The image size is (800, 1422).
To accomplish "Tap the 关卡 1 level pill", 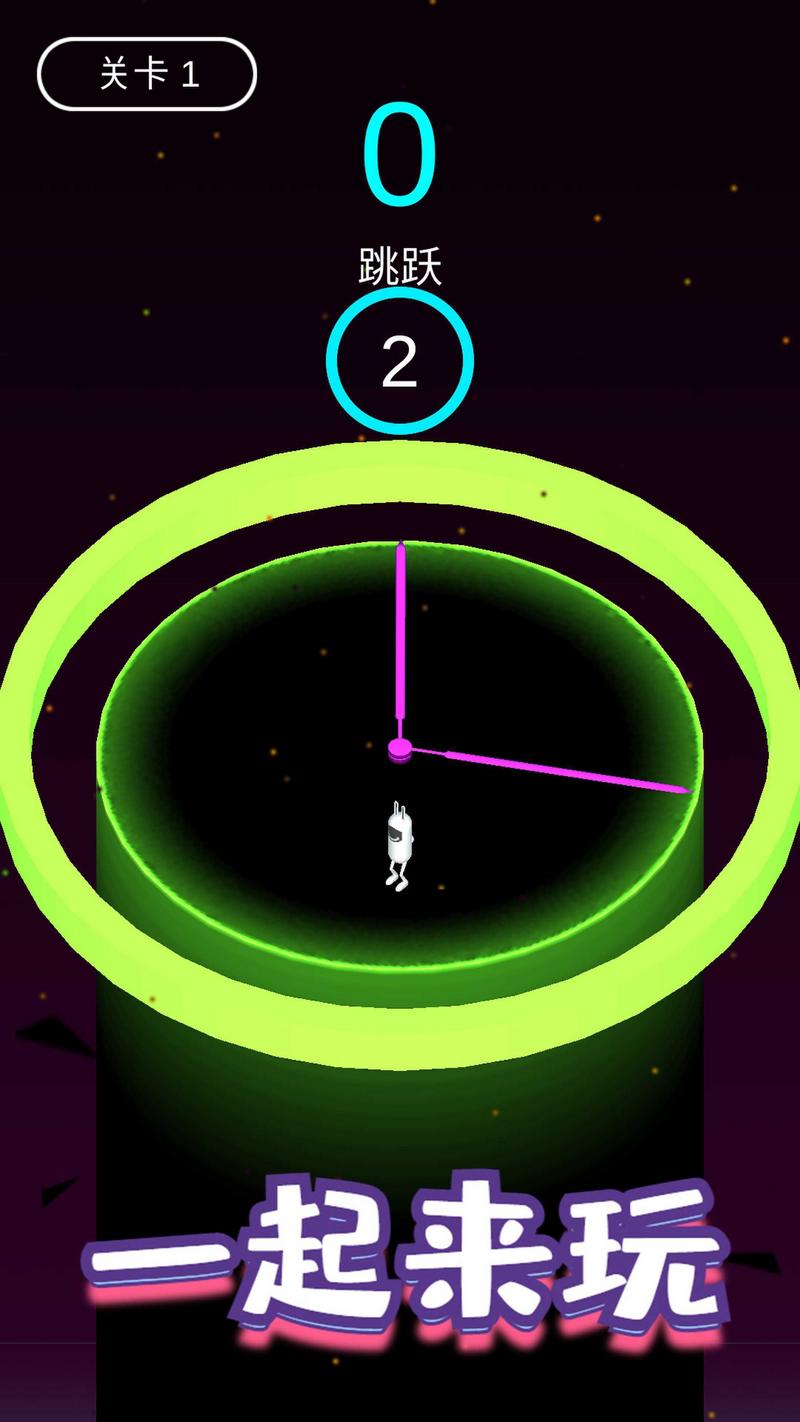I will click(147, 74).
